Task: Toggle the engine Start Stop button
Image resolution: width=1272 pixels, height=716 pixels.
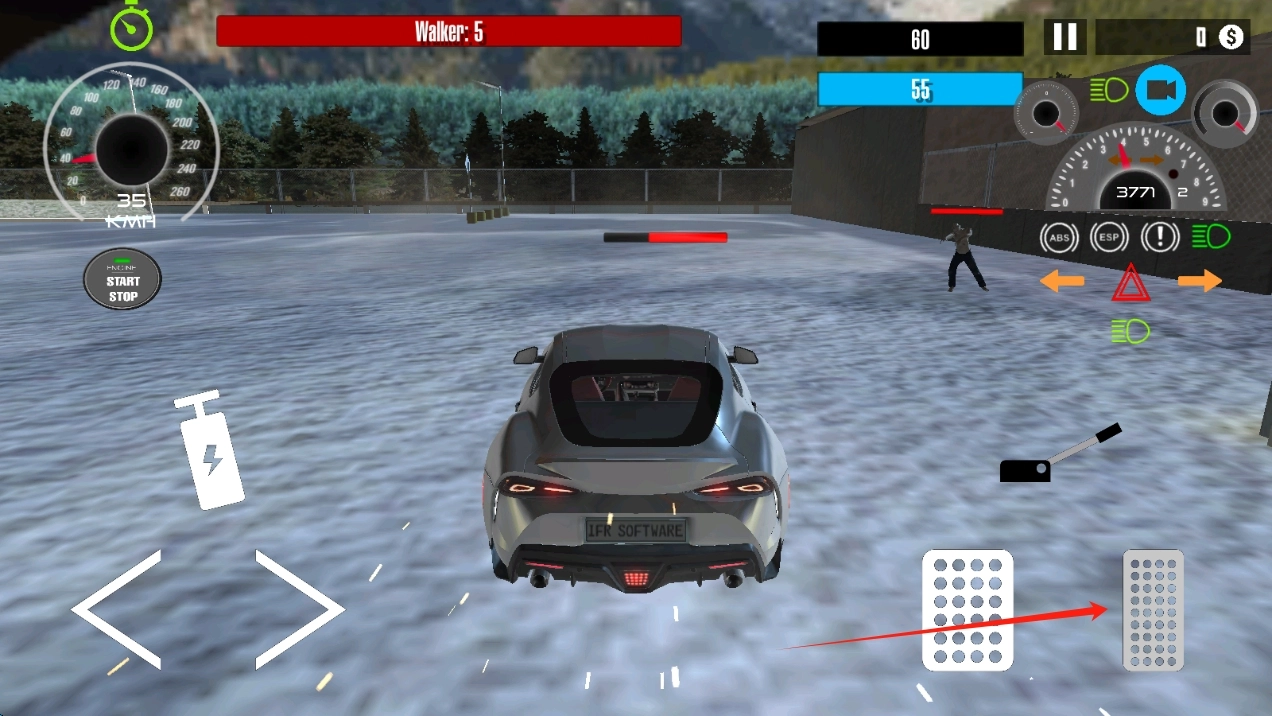Action: [x=122, y=279]
